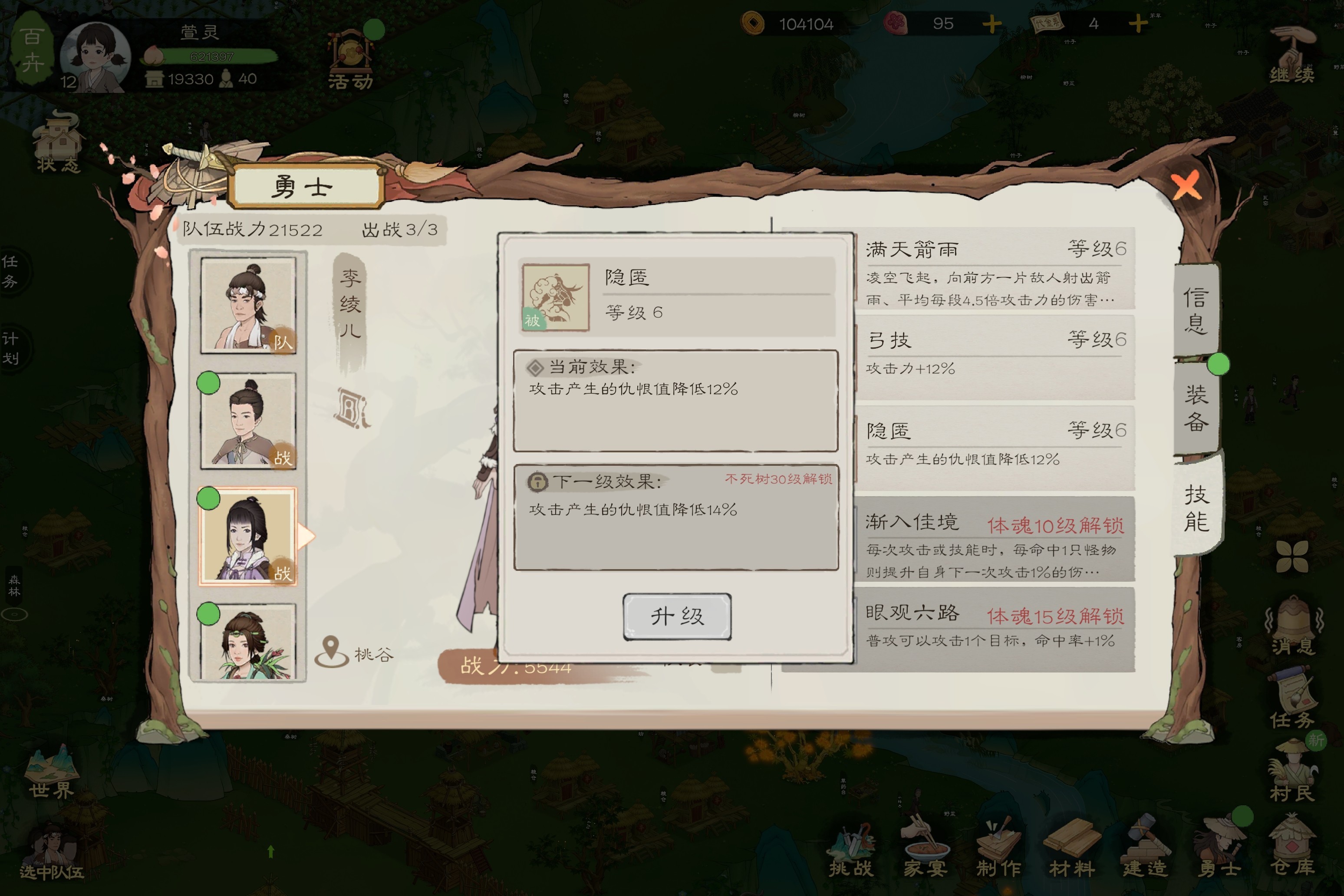Pick the caped male warrior portrait
Screen dimensions: 1344x896
248,421
